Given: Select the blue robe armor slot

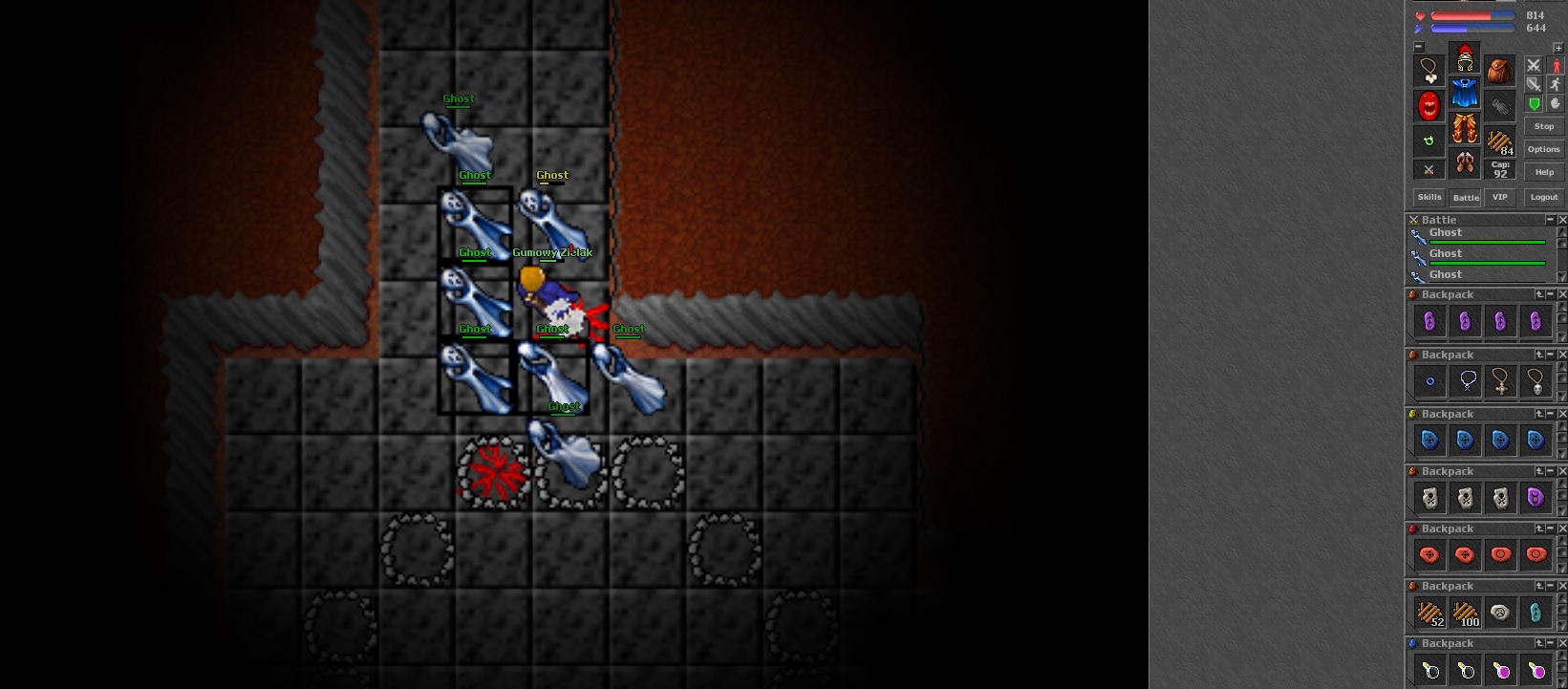Looking at the screenshot, I should pos(1465,94).
